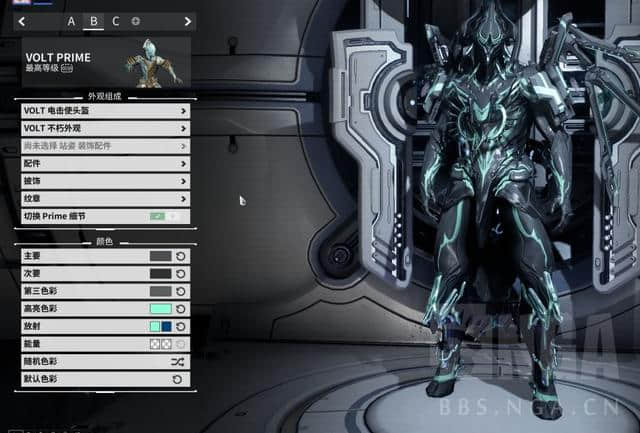Select appearance config C tab
The width and height of the screenshot is (640, 433).
coord(115,21)
